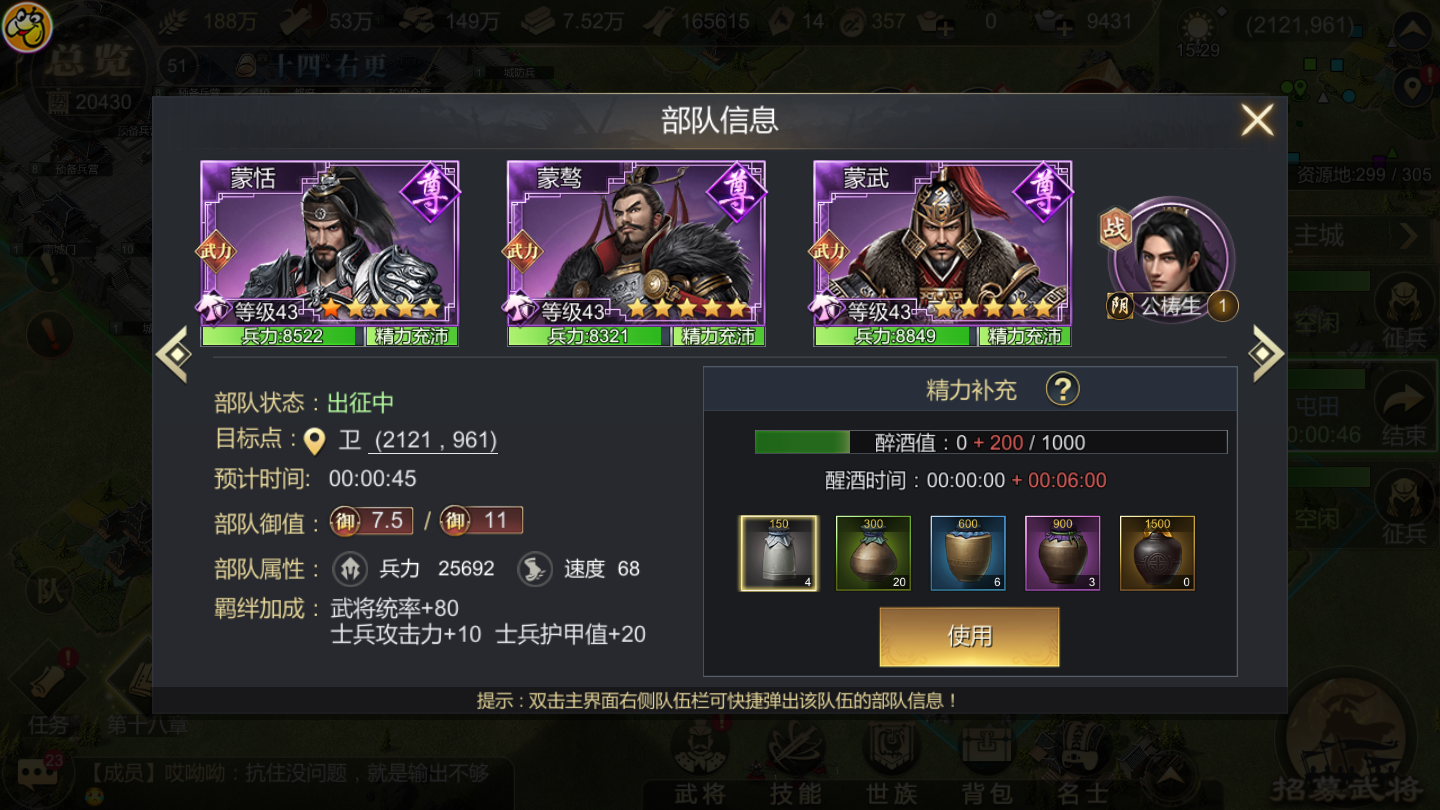Image resolution: width=1440 pixels, height=810 pixels.
Task: Select the 600 blue wine jar
Action: coord(968,553)
